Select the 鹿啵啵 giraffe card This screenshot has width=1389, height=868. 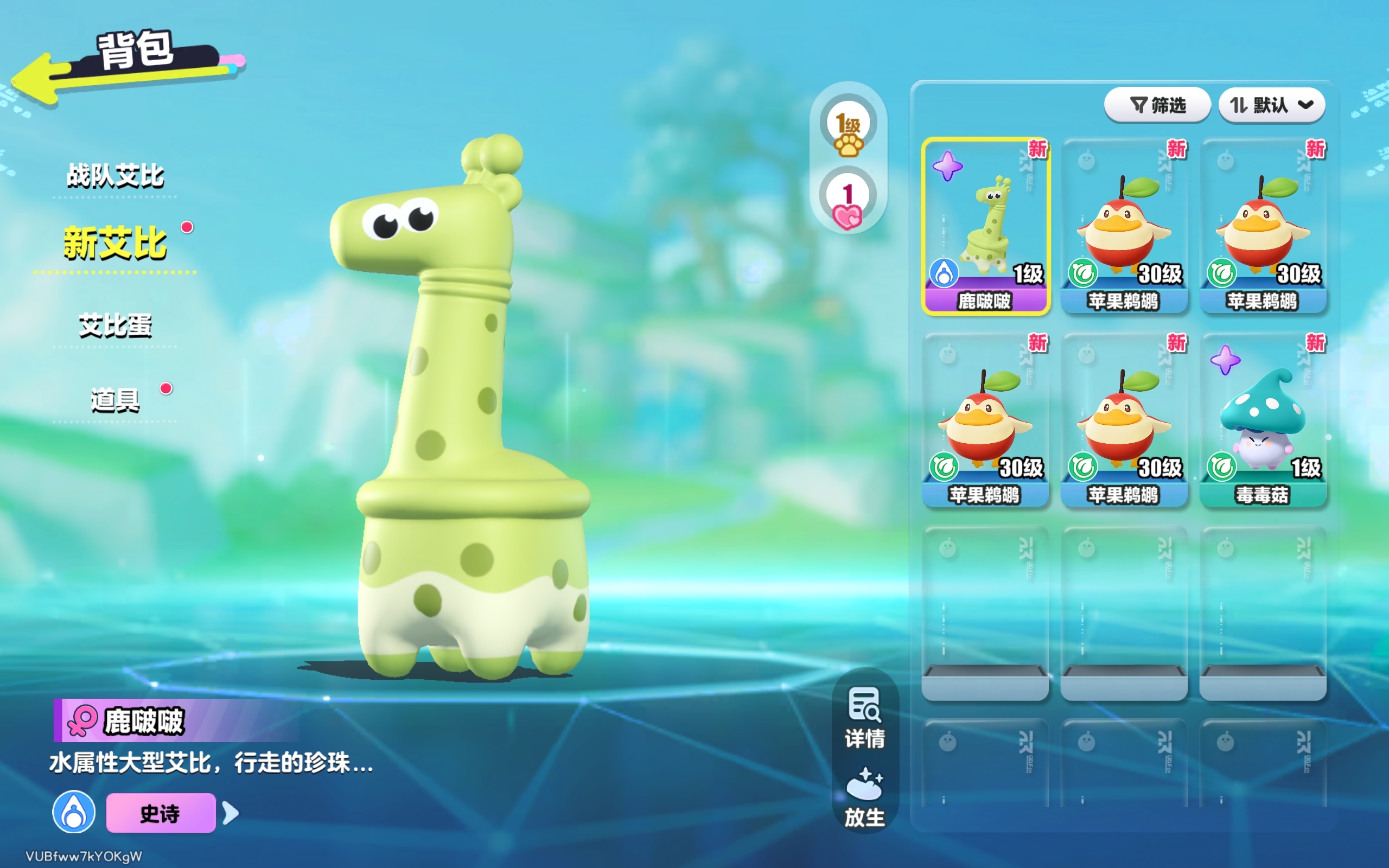[985, 227]
